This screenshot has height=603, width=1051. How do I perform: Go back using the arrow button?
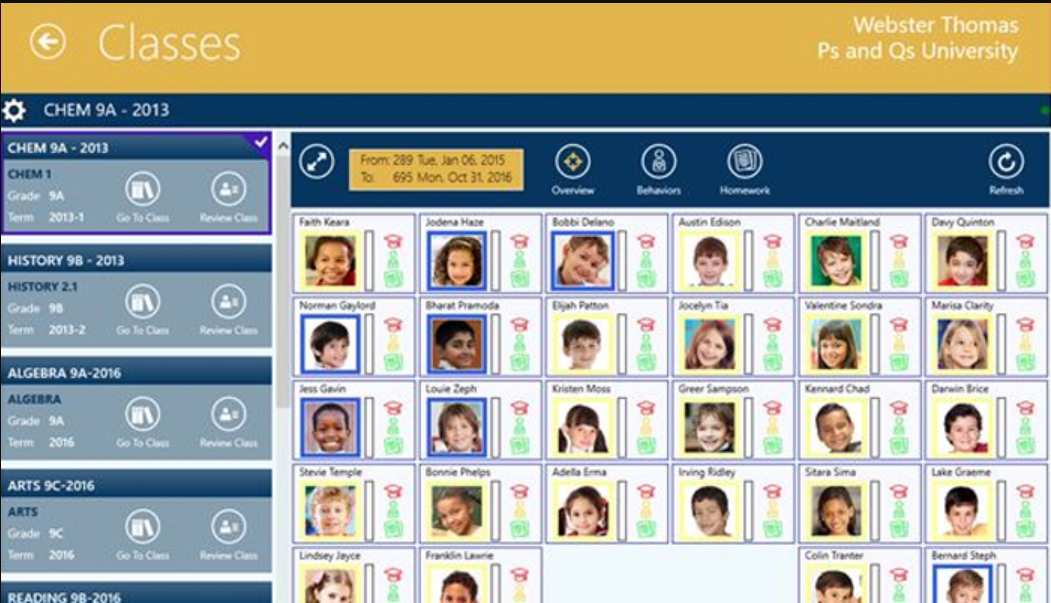(x=47, y=42)
